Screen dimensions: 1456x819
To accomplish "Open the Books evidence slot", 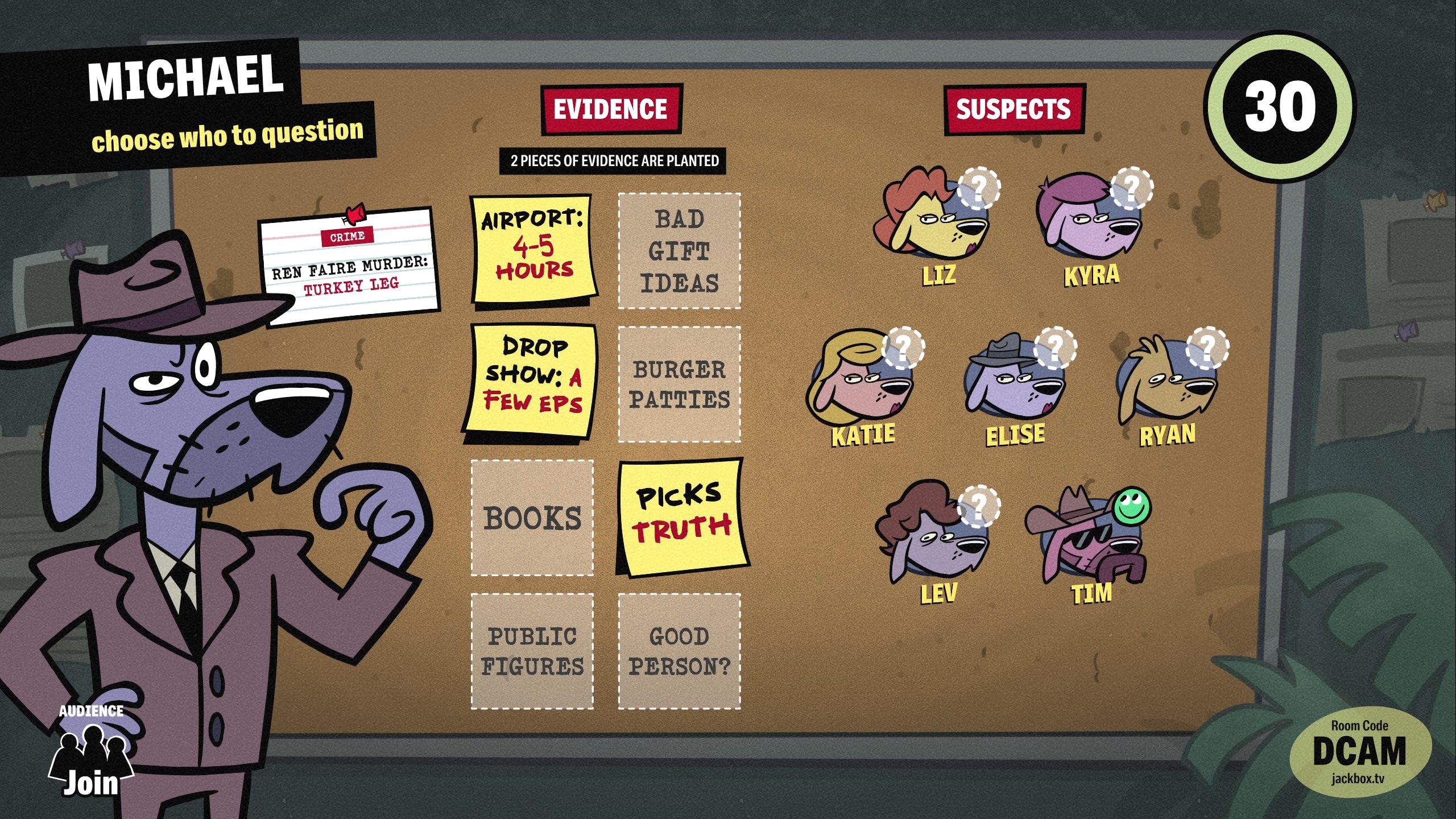I will pyautogui.click(x=532, y=518).
